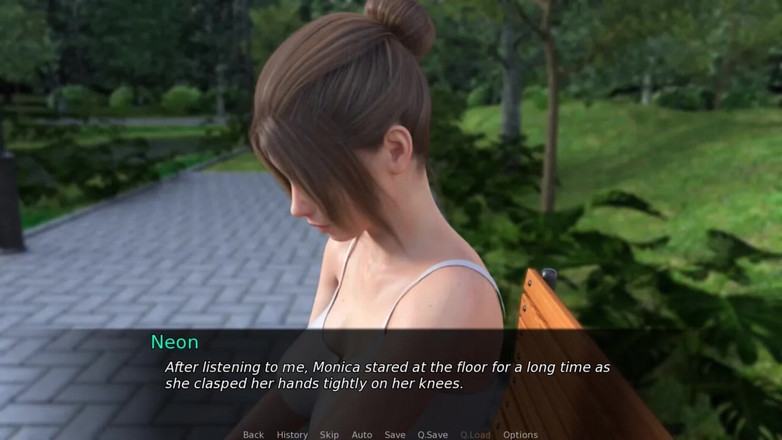Viewport: 782px width, 440px height.
Task: Activate Skip to fast-forward dialogue
Action: click(x=329, y=435)
